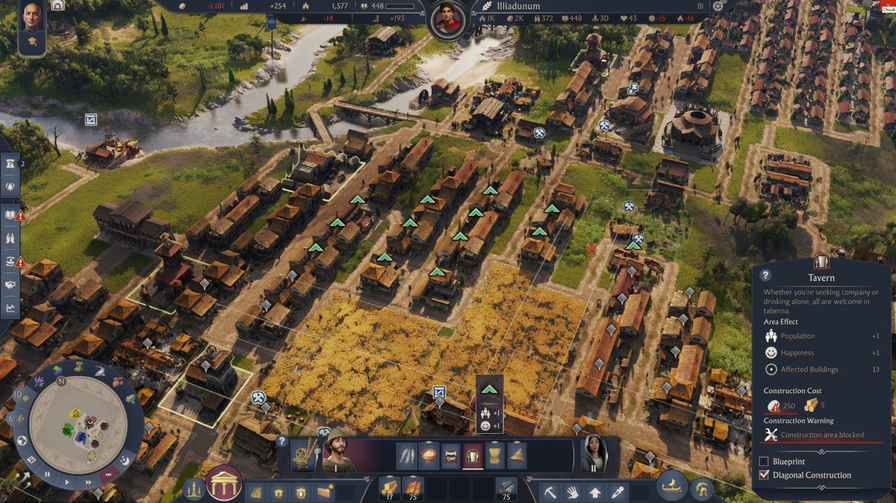Screen dimensions: 896x503
Task: Open the temple build menu button
Action: [x=224, y=485]
